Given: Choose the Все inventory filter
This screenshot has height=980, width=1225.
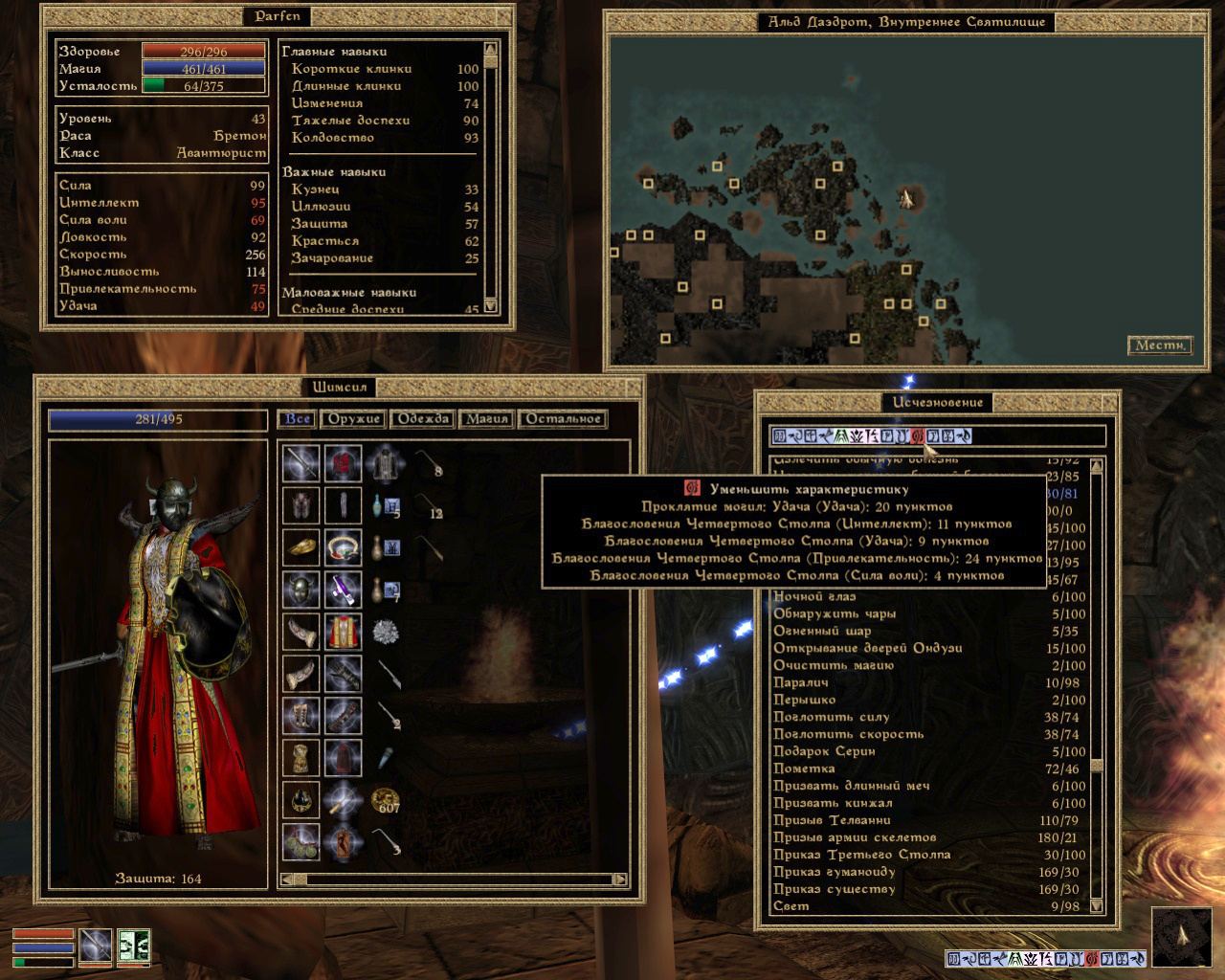Looking at the screenshot, I should tap(298, 419).
